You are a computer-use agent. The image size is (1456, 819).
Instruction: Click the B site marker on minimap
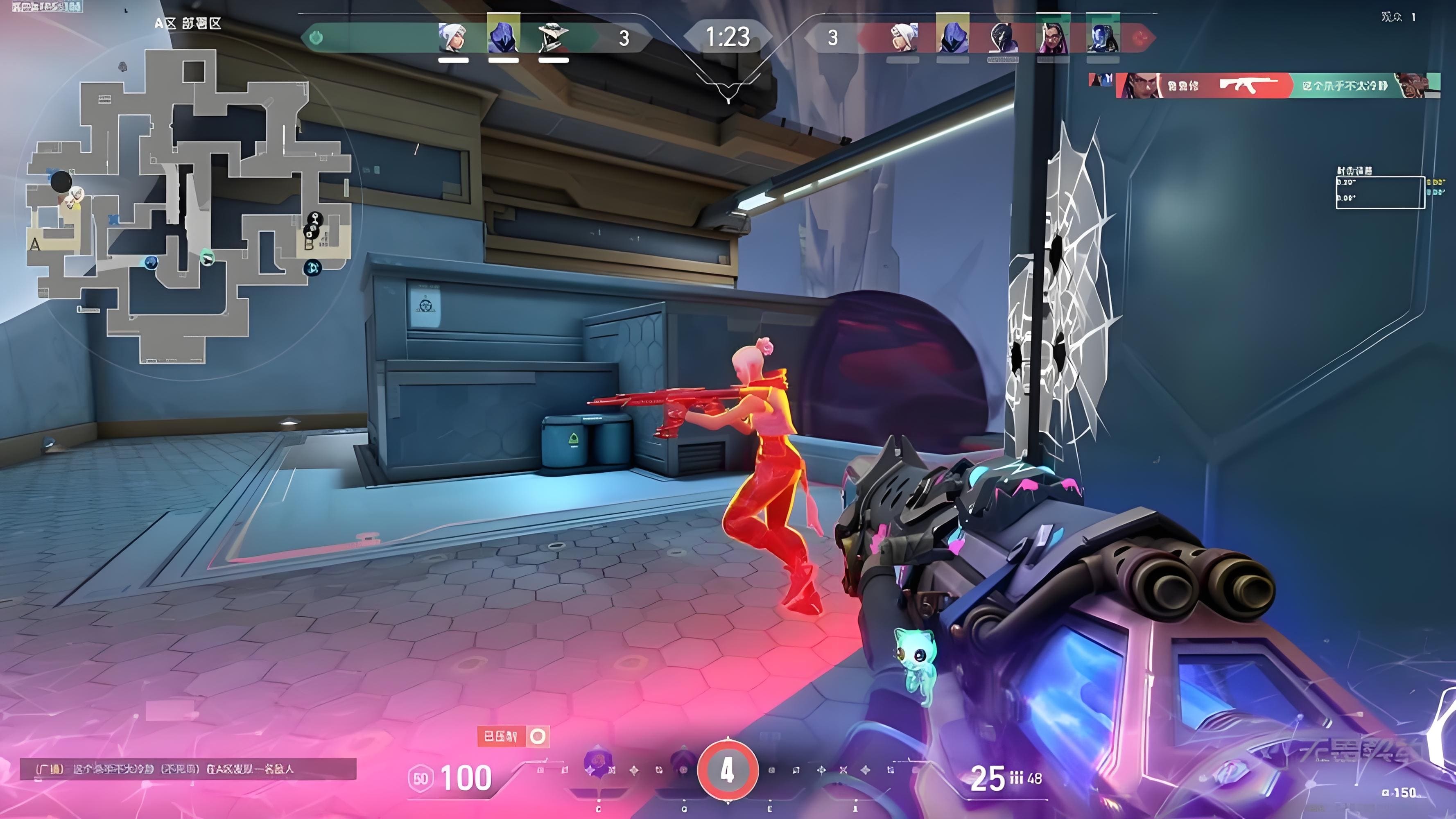[309, 244]
